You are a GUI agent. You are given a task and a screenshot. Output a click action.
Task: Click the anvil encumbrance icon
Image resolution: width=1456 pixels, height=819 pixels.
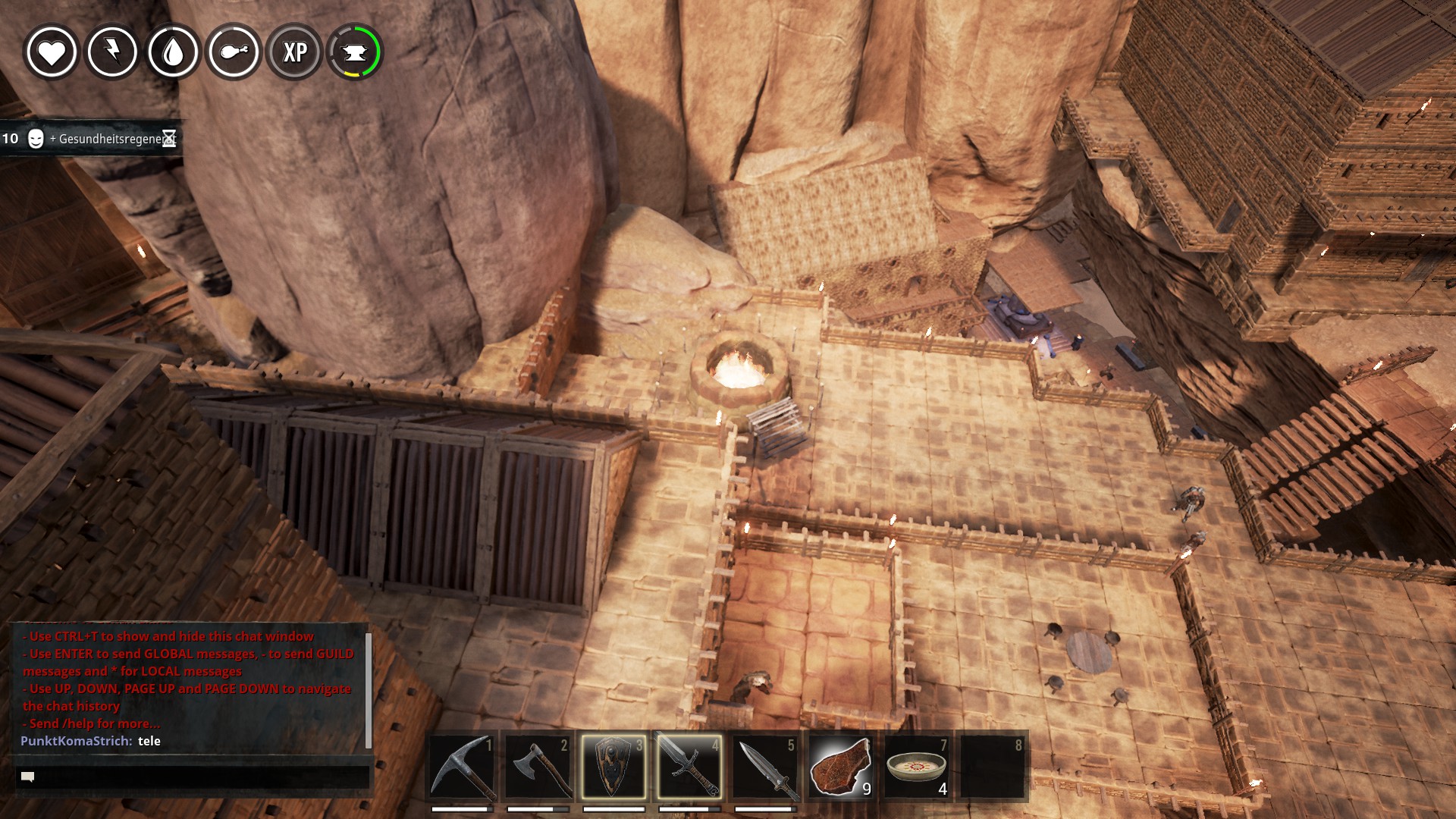point(355,52)
